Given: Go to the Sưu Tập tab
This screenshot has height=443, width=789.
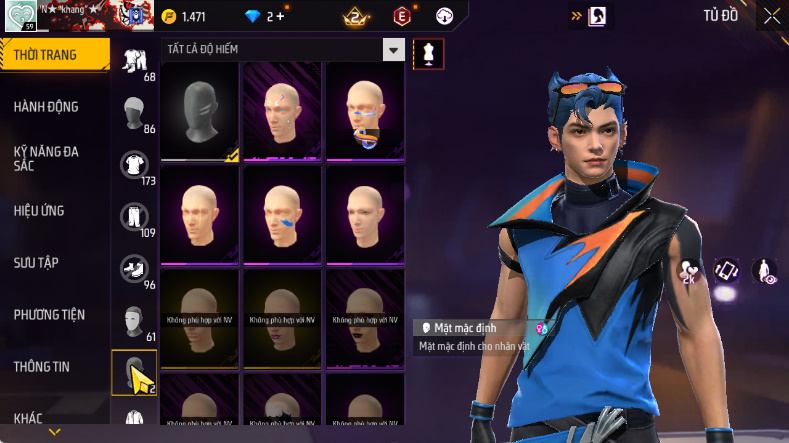Looking at the screenshot, I should pyautogui.click(x=37, y=262).
